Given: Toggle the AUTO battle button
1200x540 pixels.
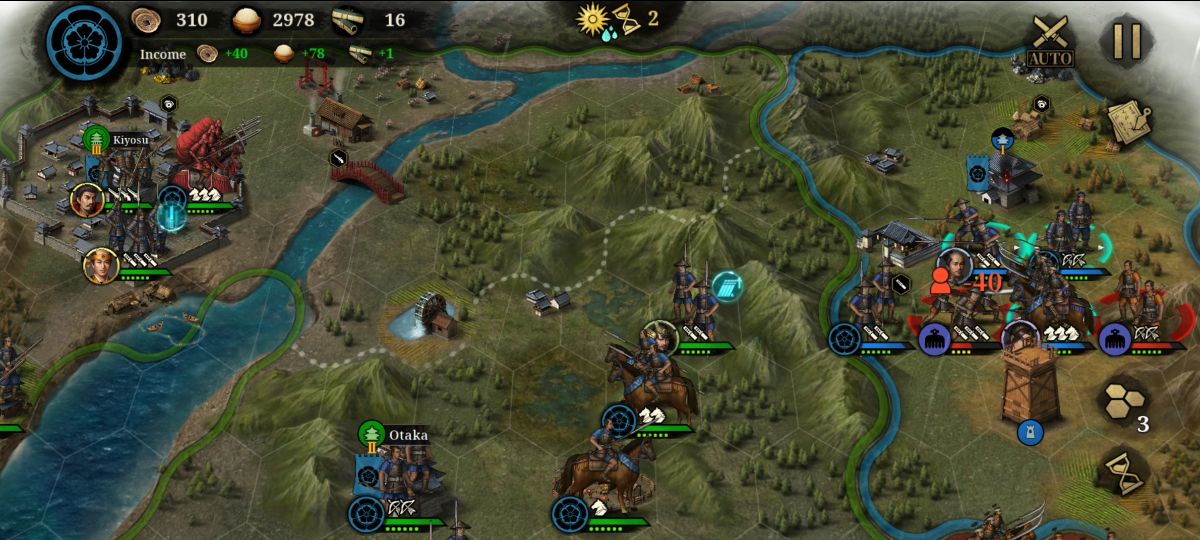Looking at the screenshot, I should 1050,43.
